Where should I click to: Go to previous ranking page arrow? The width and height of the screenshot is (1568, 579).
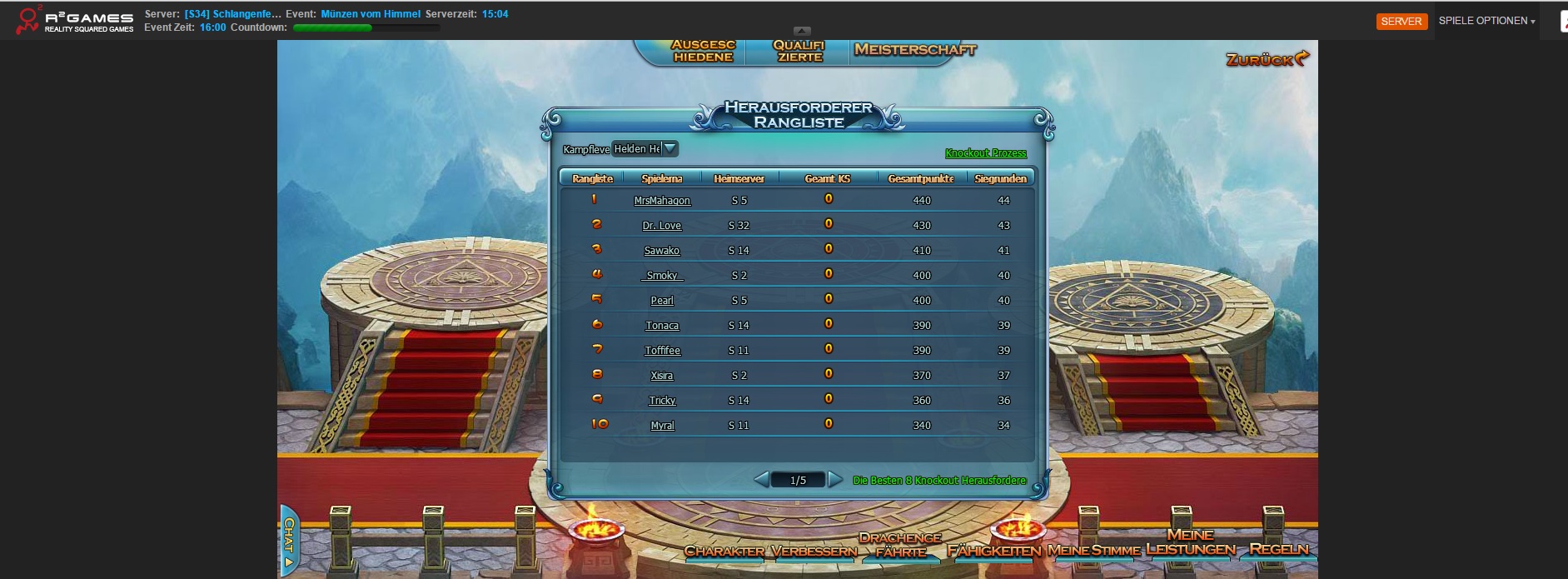(760, 480)
